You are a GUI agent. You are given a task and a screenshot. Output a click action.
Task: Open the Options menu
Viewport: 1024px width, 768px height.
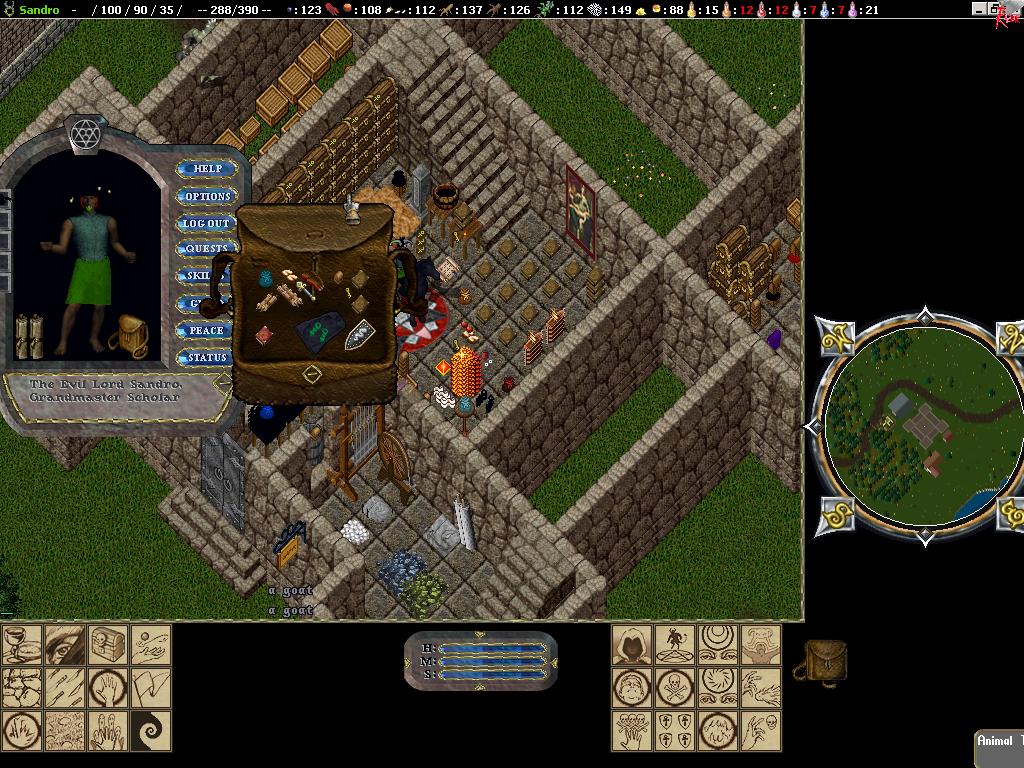point(206,196)
